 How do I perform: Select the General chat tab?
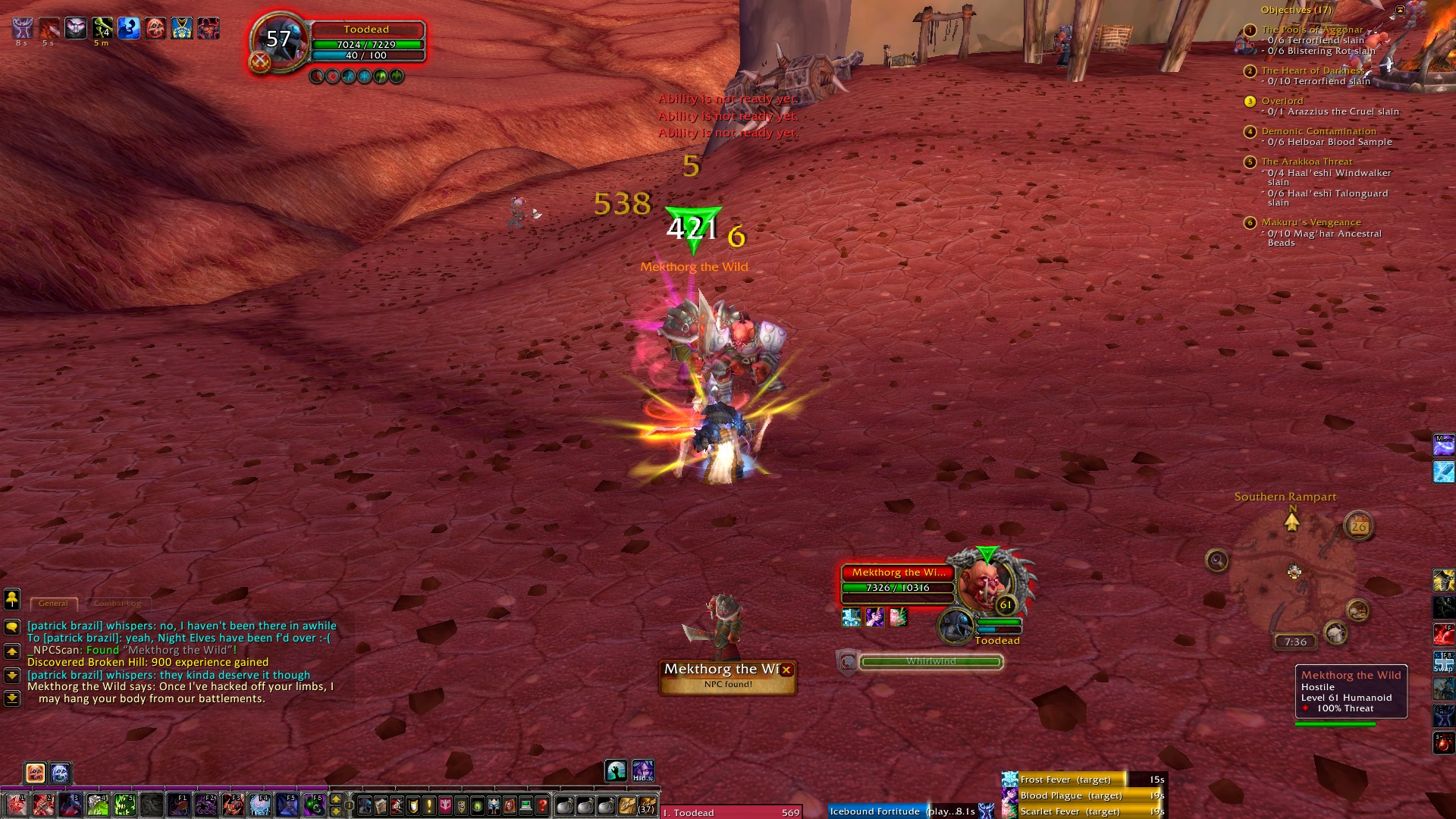point(53,604)
